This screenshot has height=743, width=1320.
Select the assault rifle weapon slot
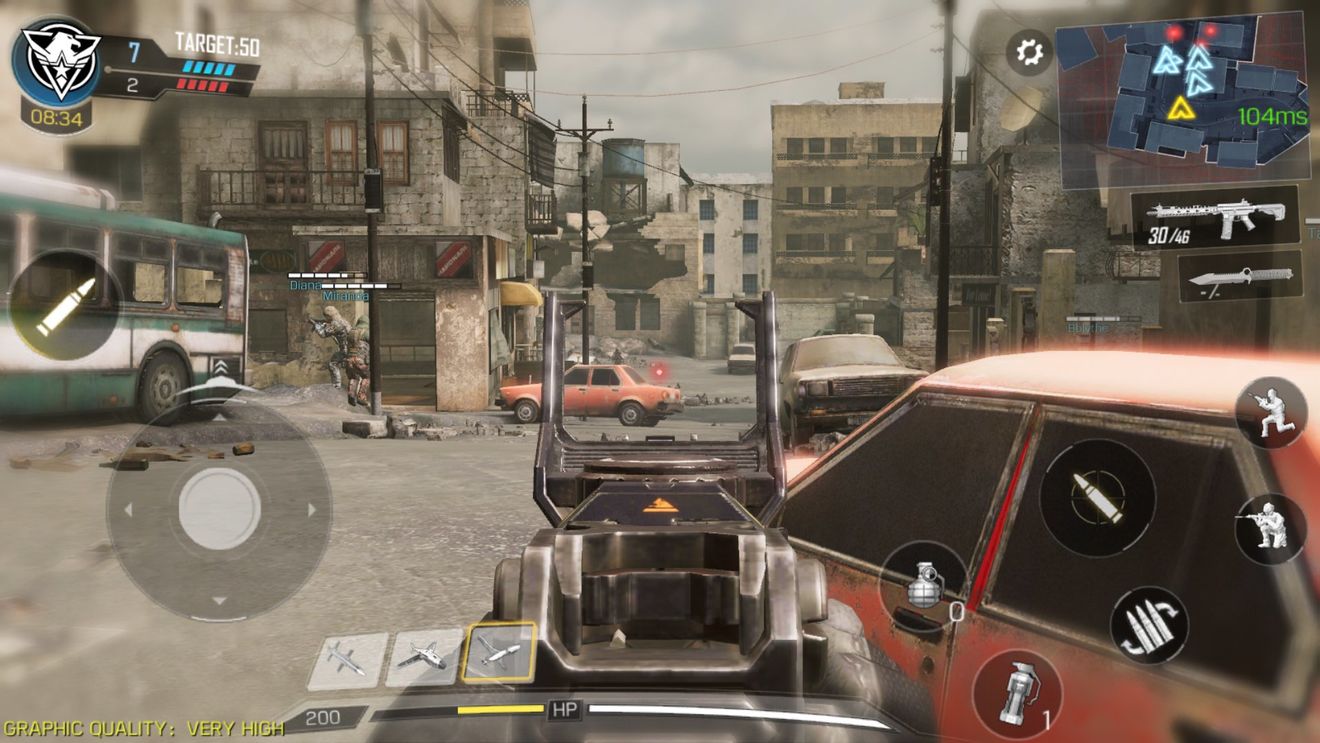1215,218
